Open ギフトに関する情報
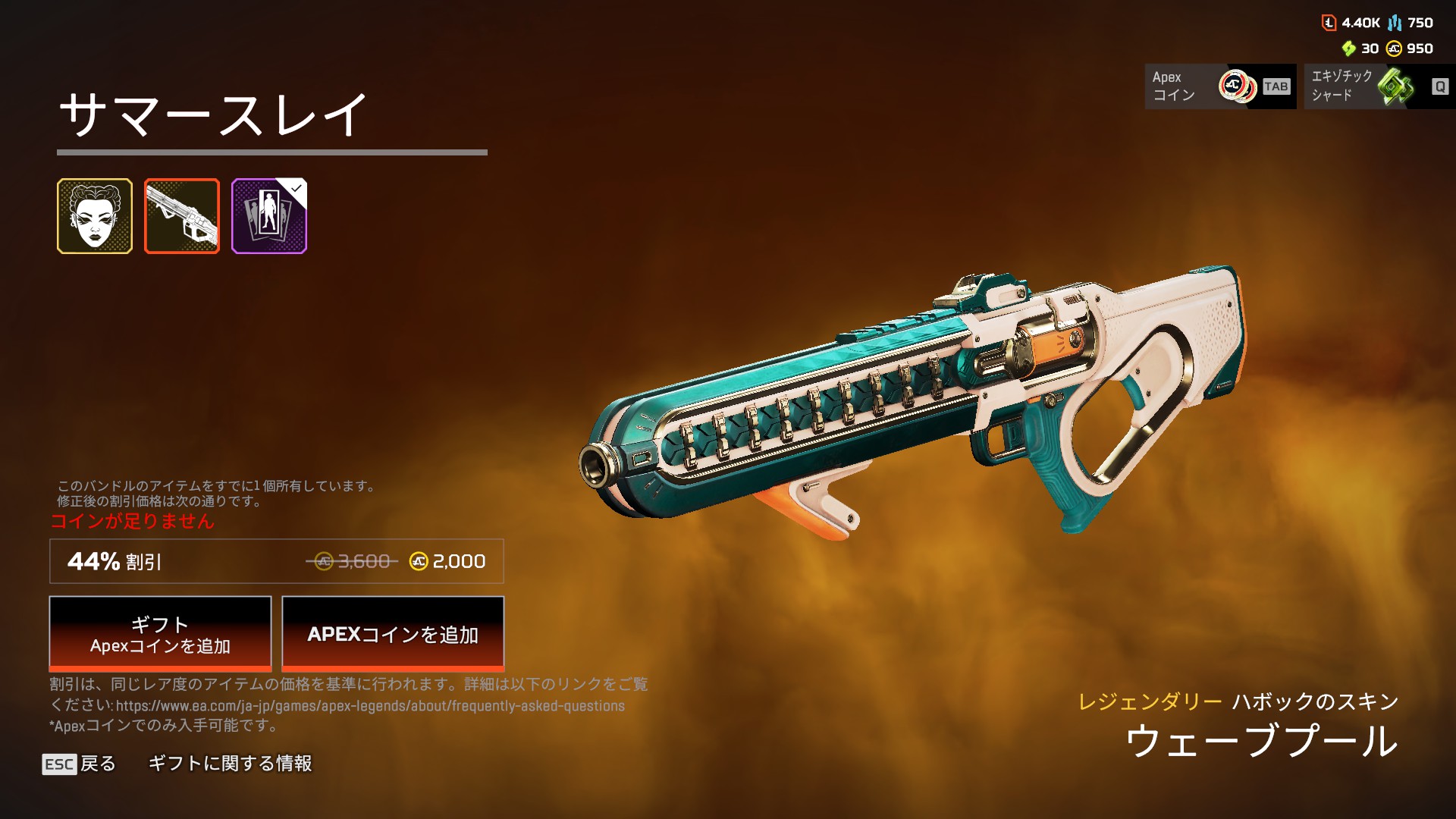This screenshot has height=819, width=1456. click(x=230, y=764)
